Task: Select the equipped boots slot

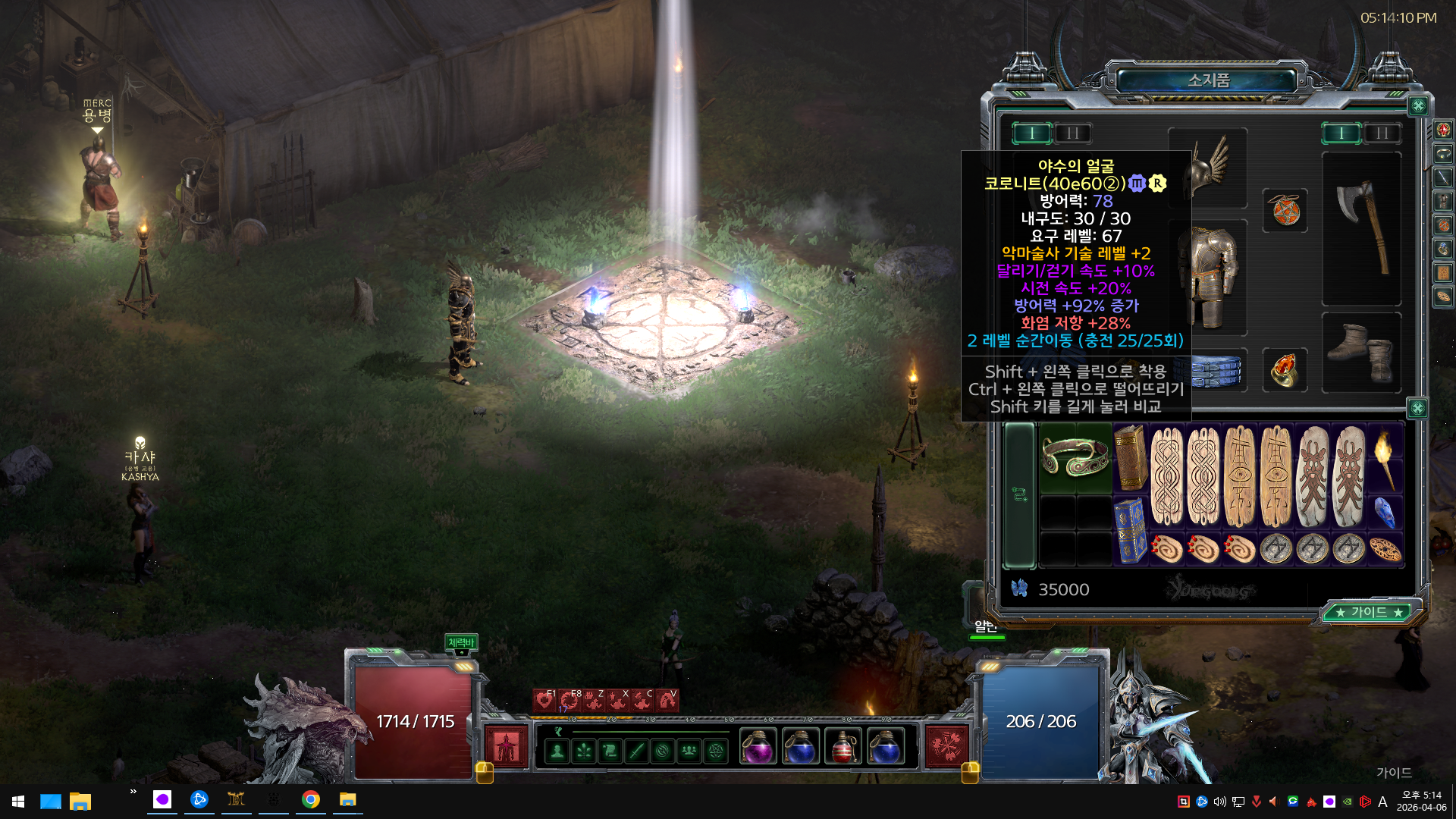Action: 1361,353
